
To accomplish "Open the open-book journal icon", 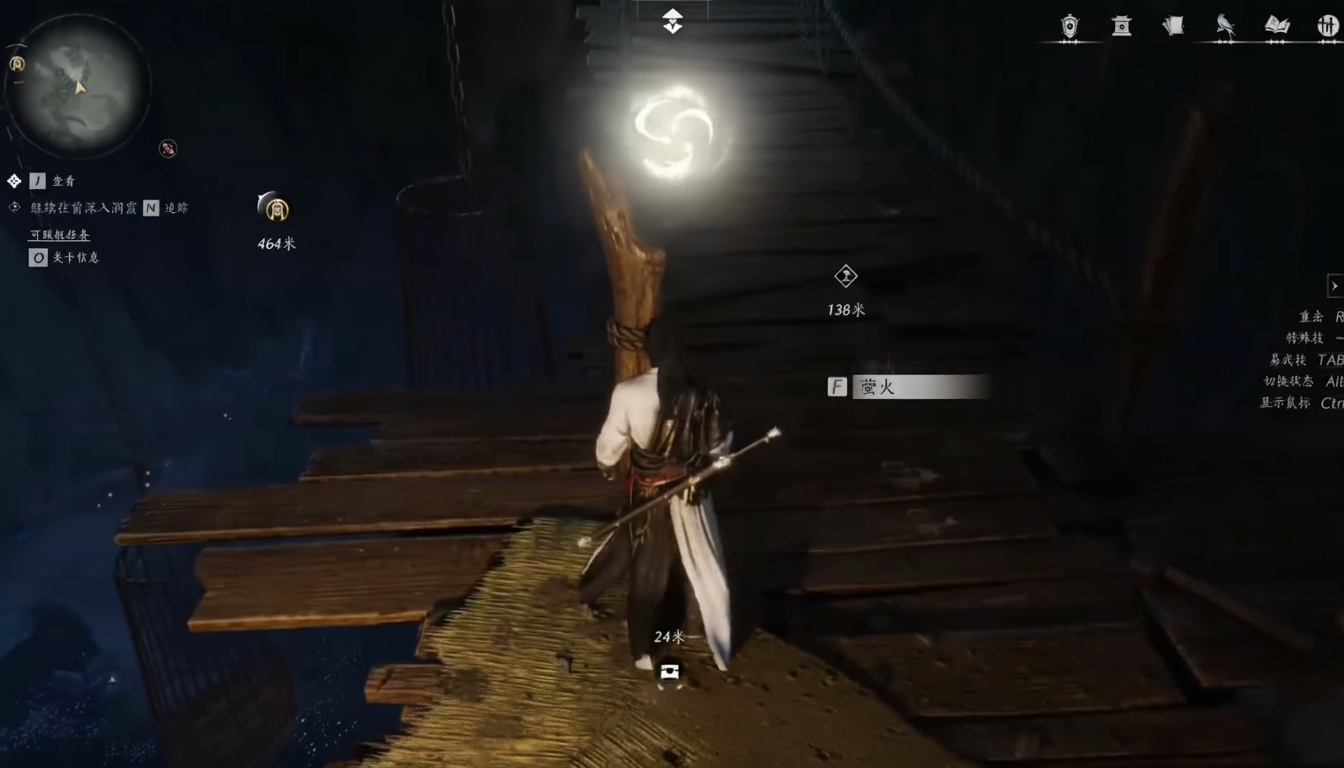I will pyautogui.click(x=1277, y=26).
